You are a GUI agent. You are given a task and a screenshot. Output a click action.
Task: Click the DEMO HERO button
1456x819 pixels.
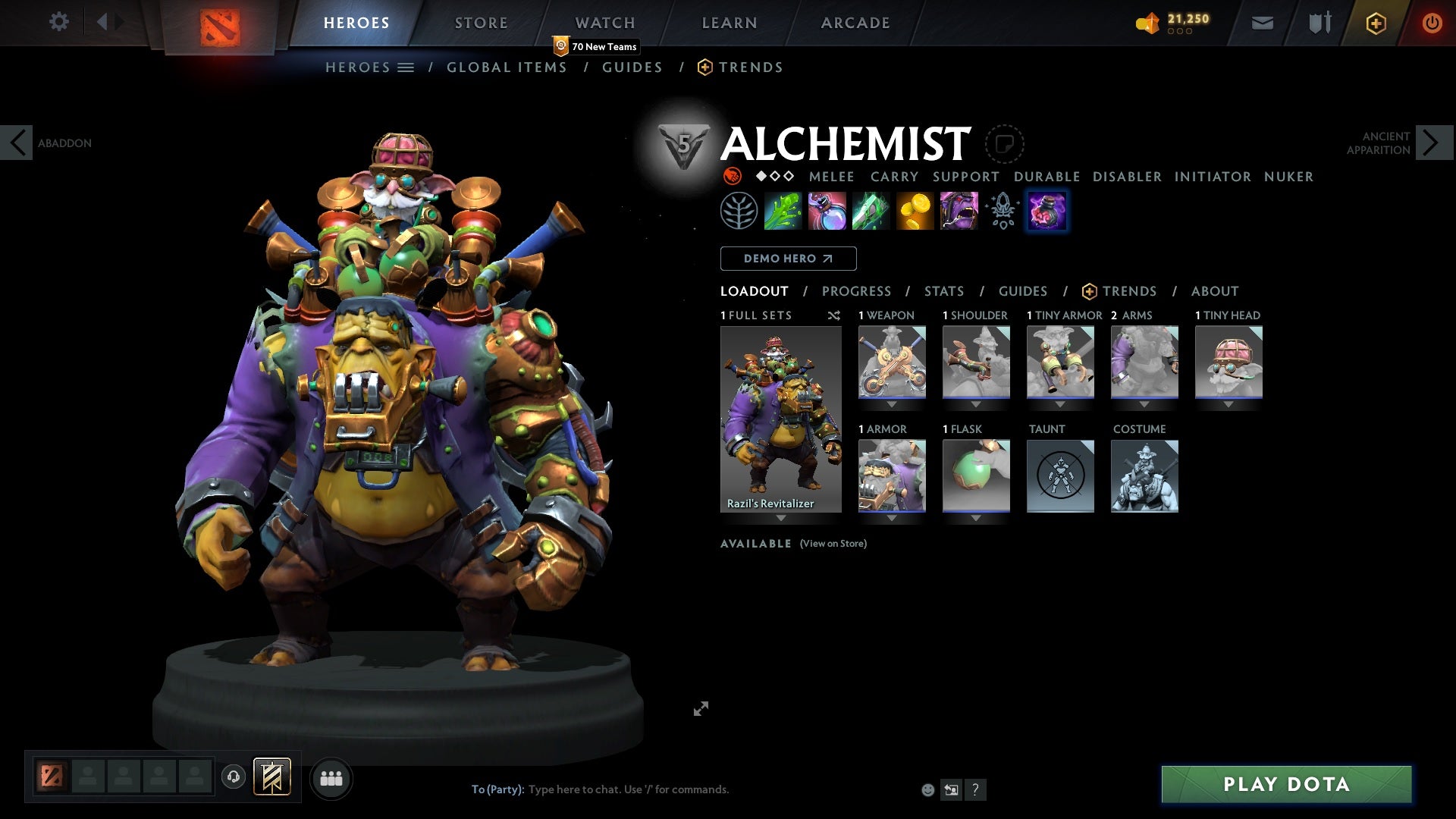pyautogui.click(x=787, y=259)
